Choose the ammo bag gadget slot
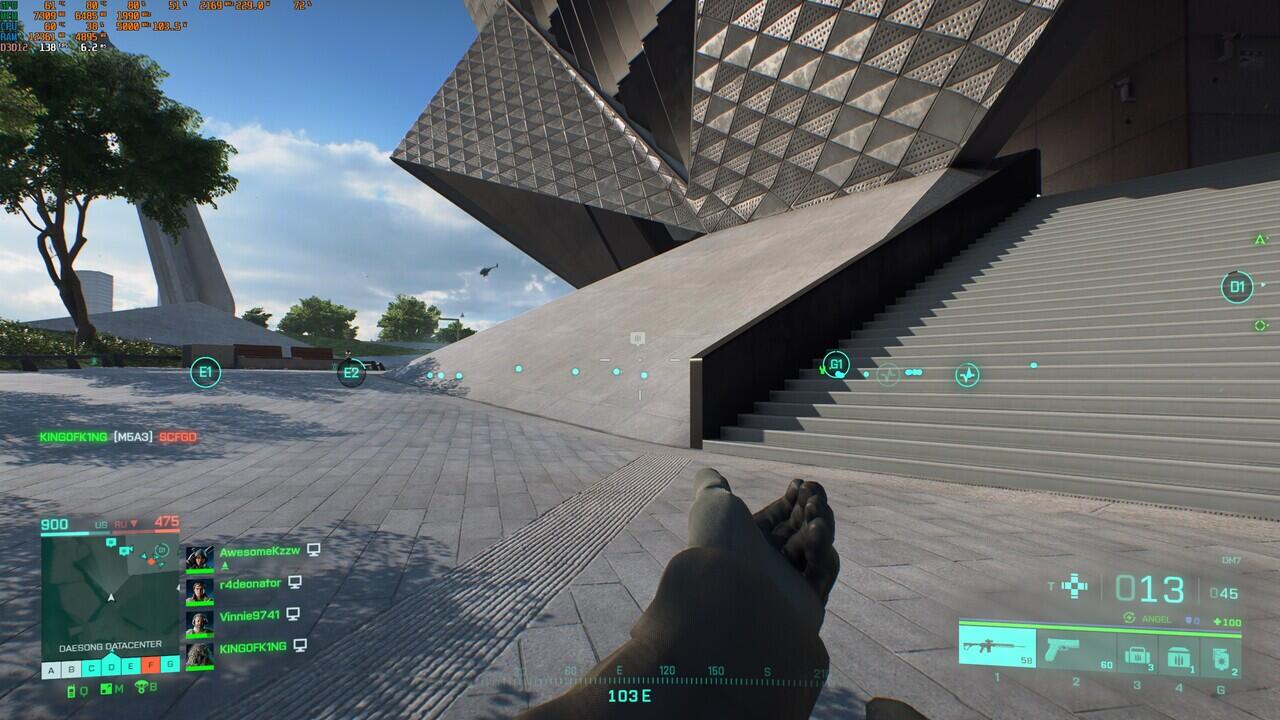 (1137, 655)
